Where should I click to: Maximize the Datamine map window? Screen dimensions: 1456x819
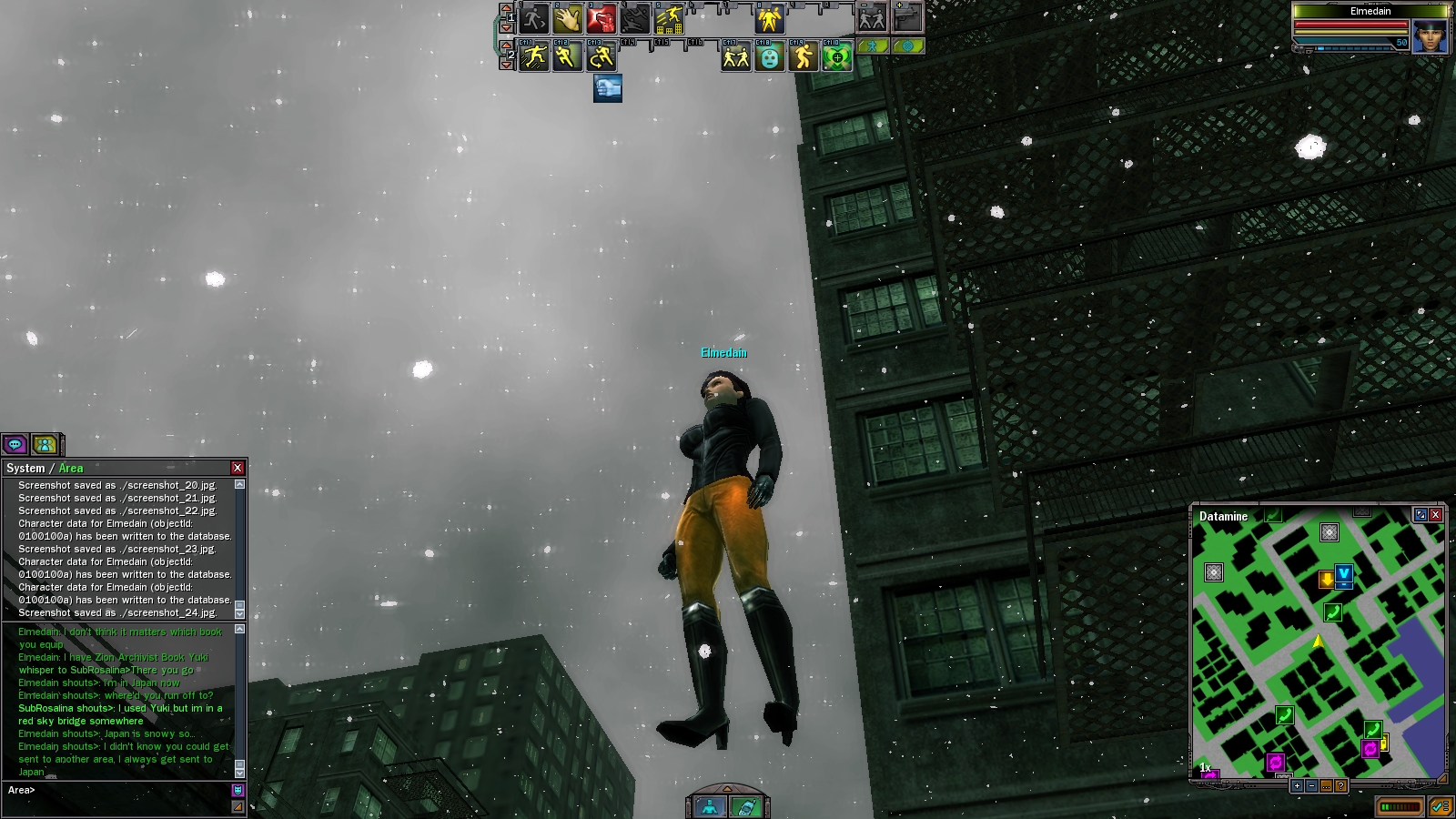[1421, 515]
